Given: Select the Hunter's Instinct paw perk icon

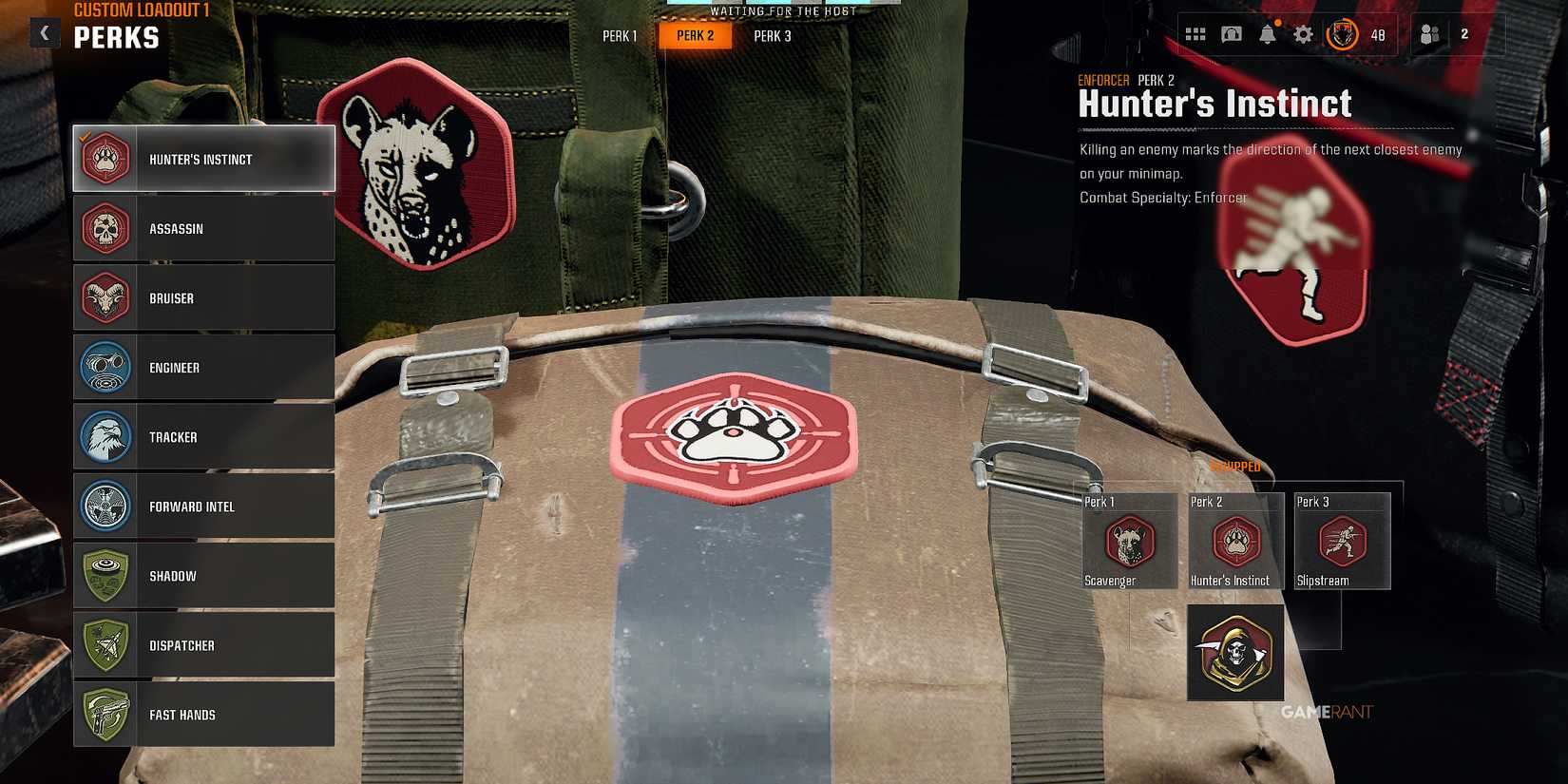Looking at the screenshot, I should pos(105,159).
